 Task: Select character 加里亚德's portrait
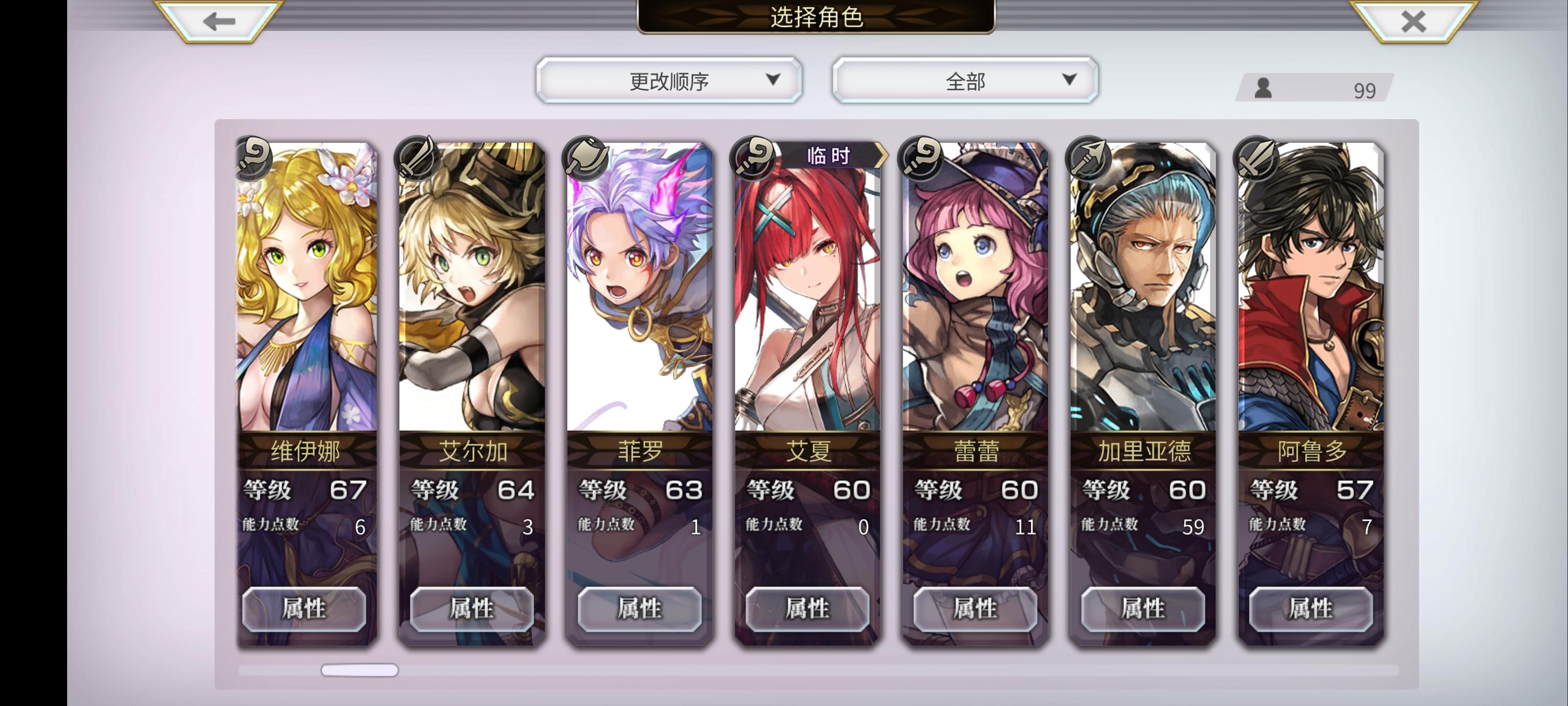tap(1142, 286)
